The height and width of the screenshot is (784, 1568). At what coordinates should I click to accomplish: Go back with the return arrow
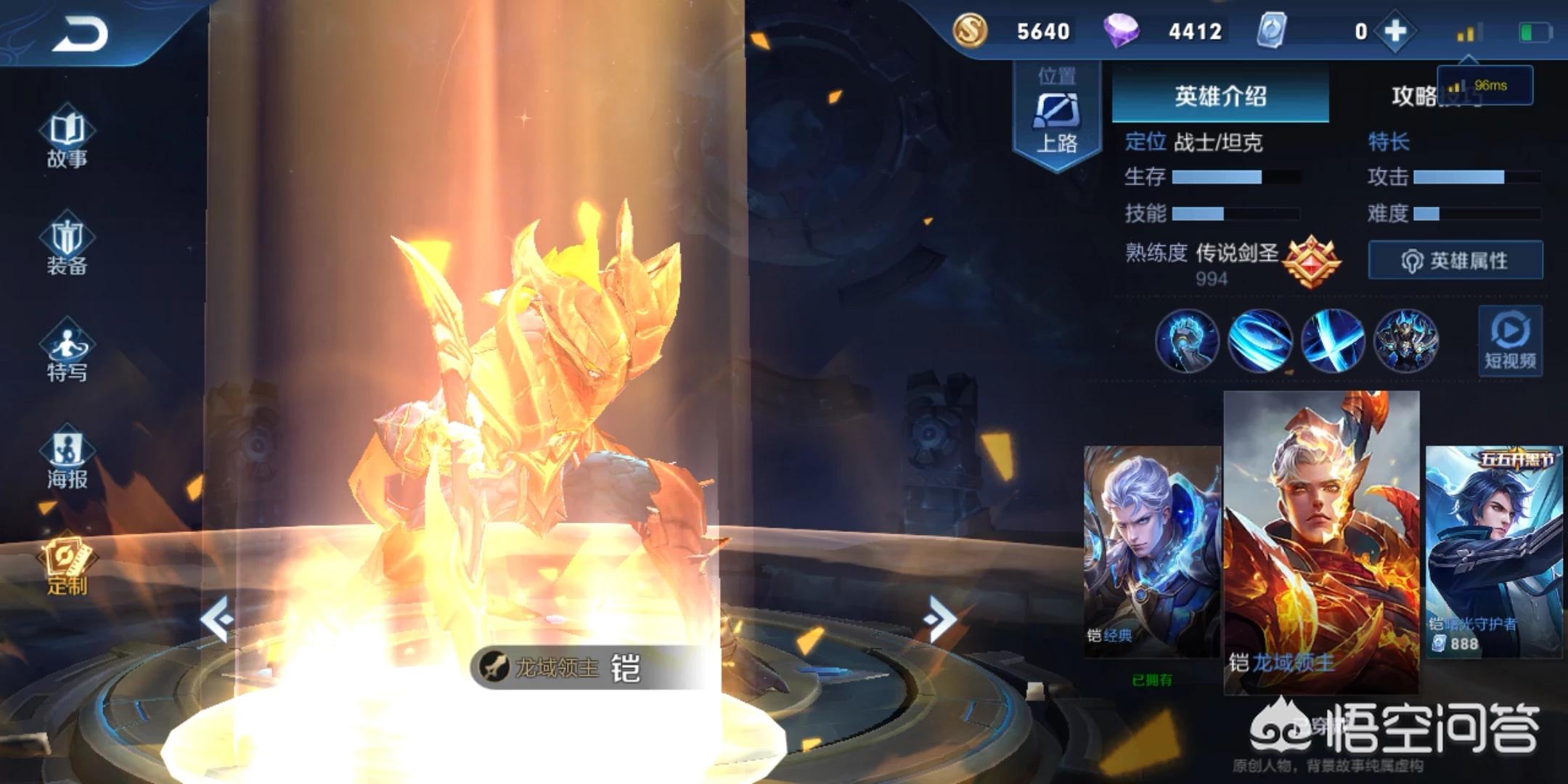80,35
